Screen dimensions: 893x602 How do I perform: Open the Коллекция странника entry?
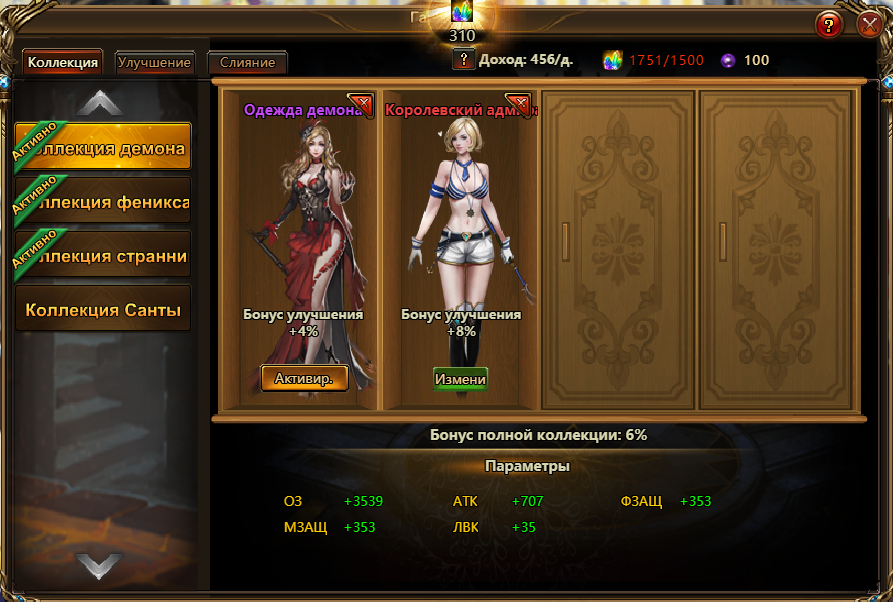104,257
